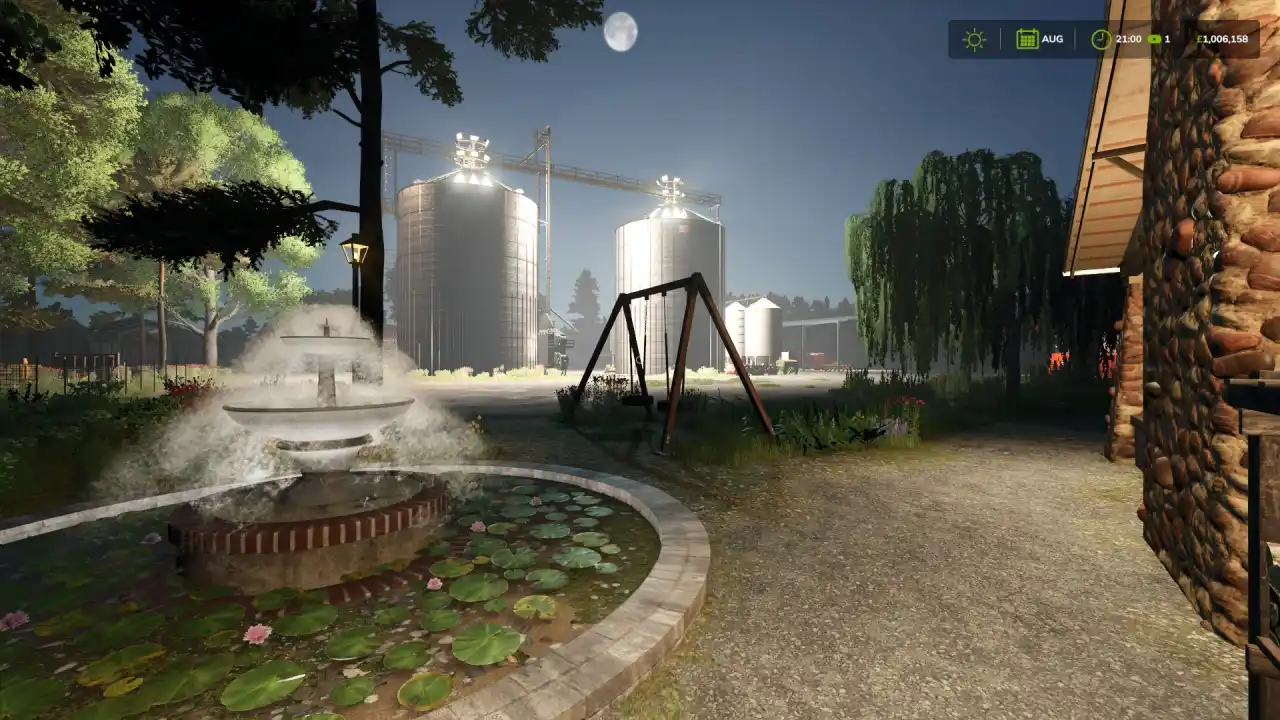Screen dimensions: 1280x720
Task: Click the green clock icon
Action: (x=1100, y=39)
